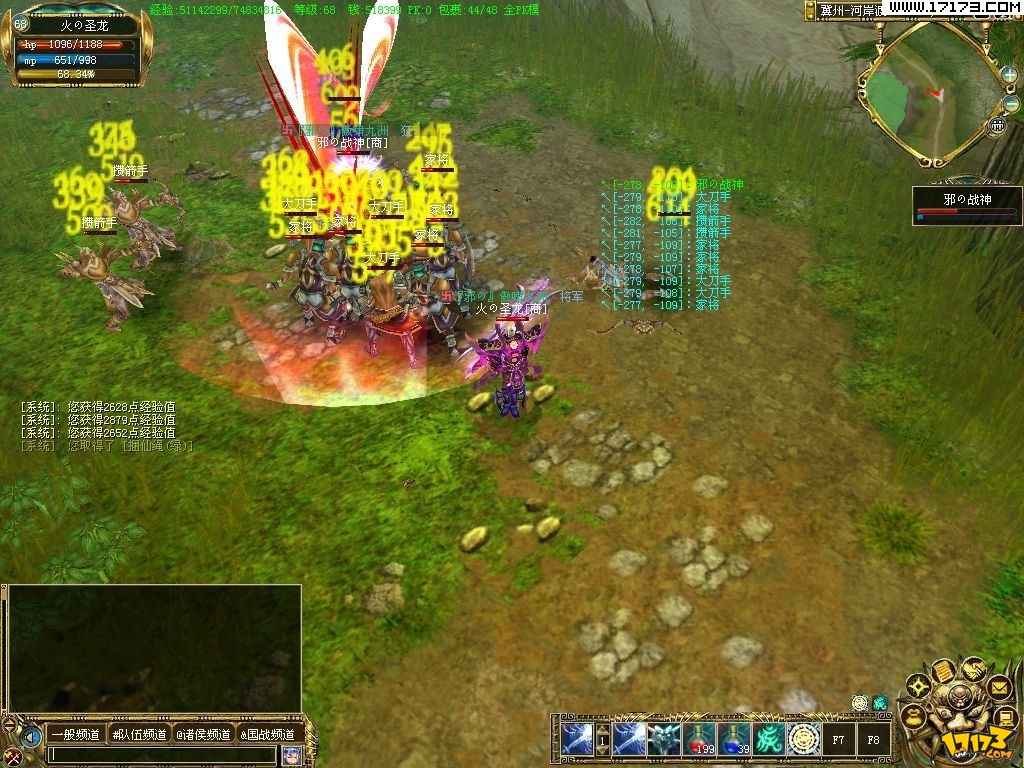1024x768 pixels.
Task: Click the chat text input box
Action: [160, 755]
